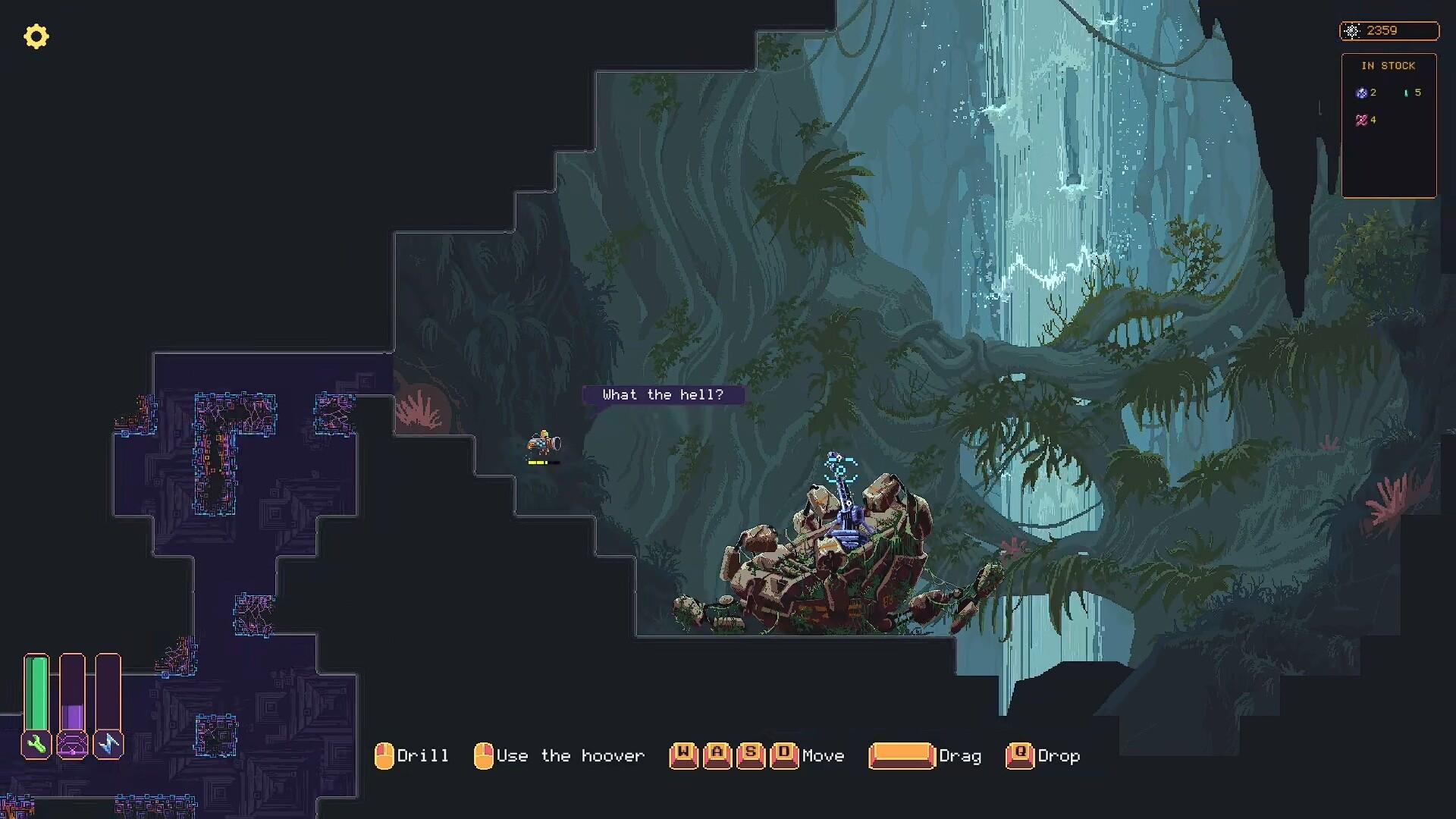Open the settings gear icon
The image size is (1456, 819).
pyautogui.click(x=36, y=36)
